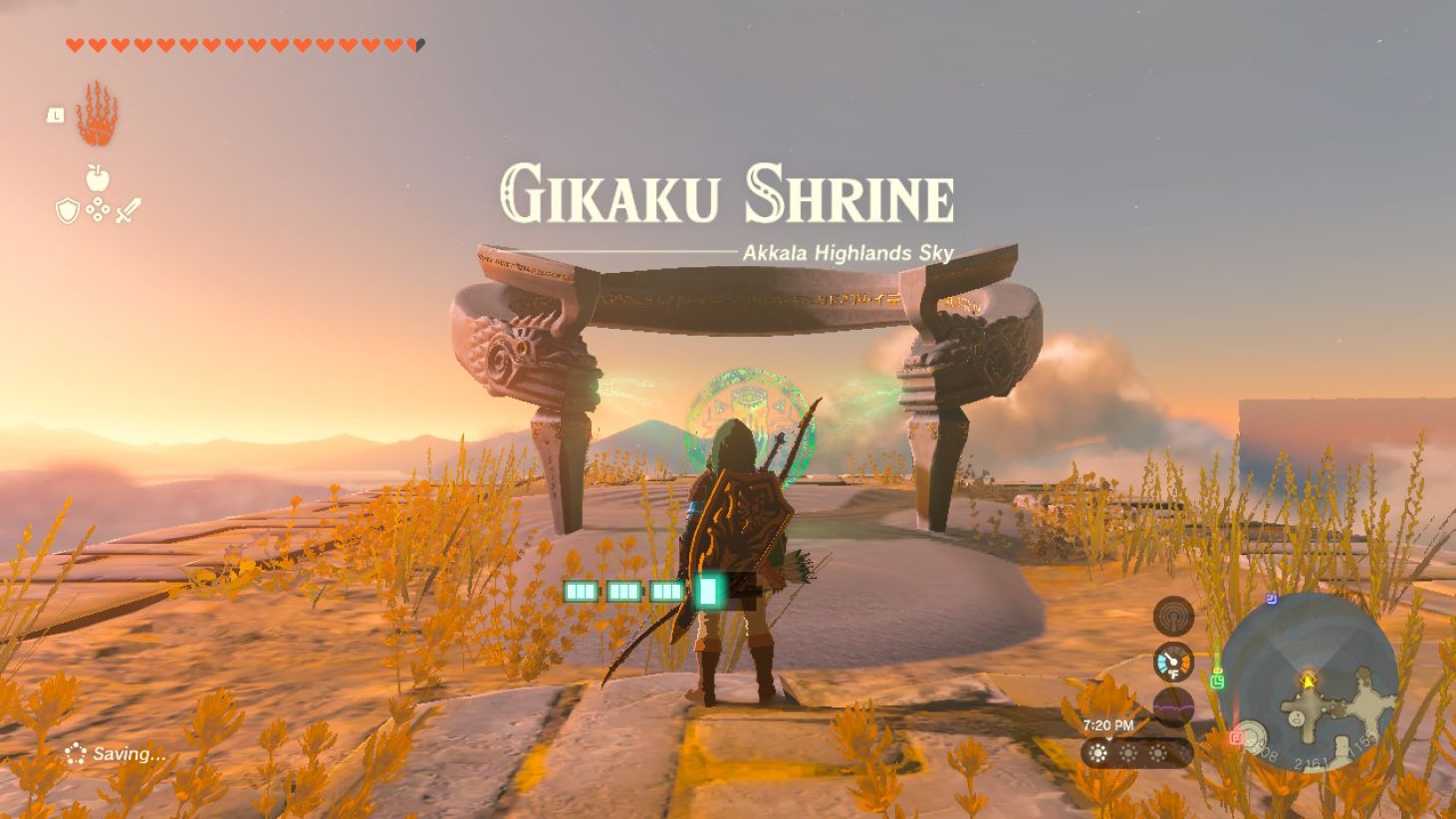
Task: Click the last partially filled heart
Action: tap(416, 44)
